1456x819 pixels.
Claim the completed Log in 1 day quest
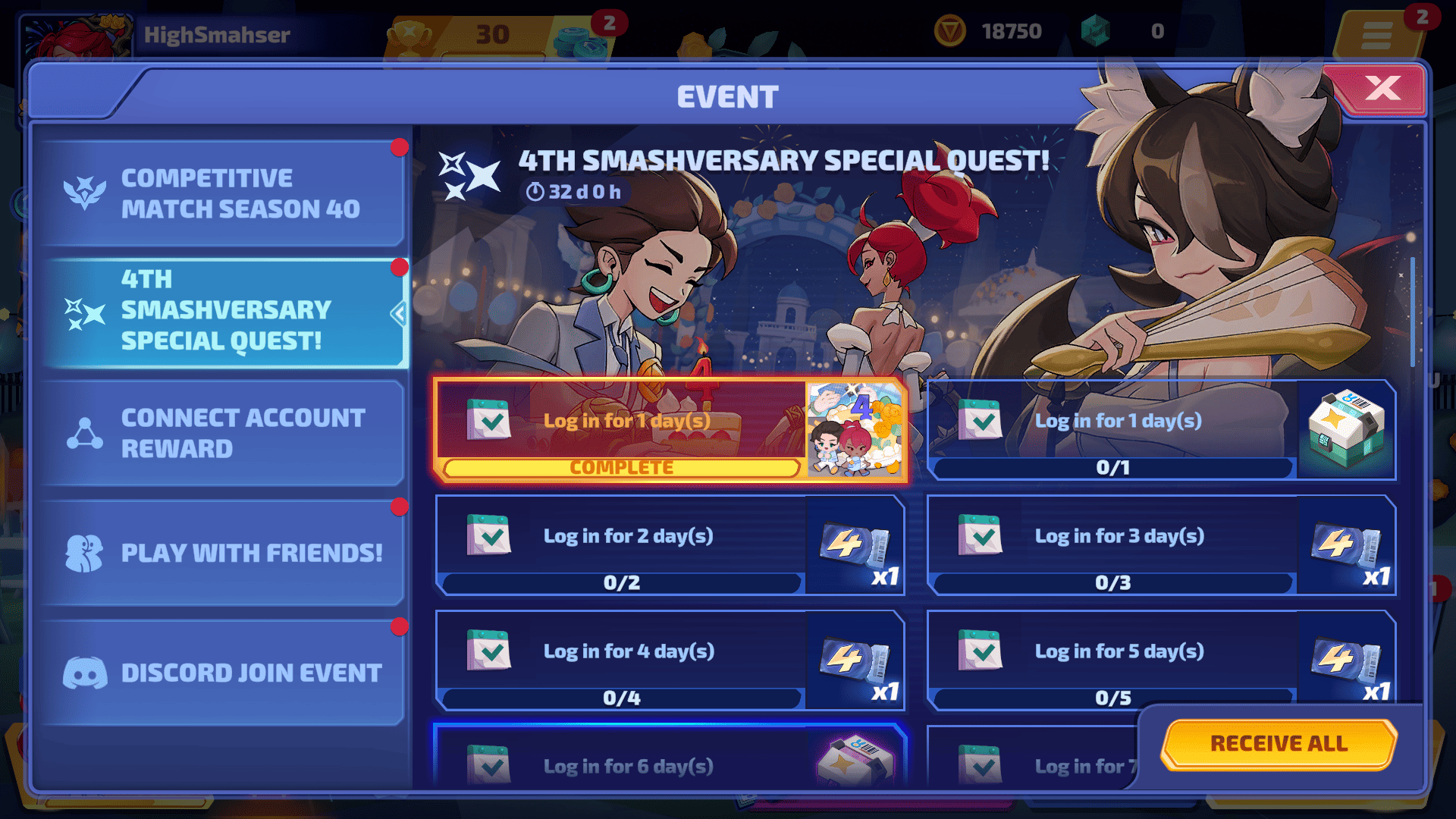click(620, 430)
